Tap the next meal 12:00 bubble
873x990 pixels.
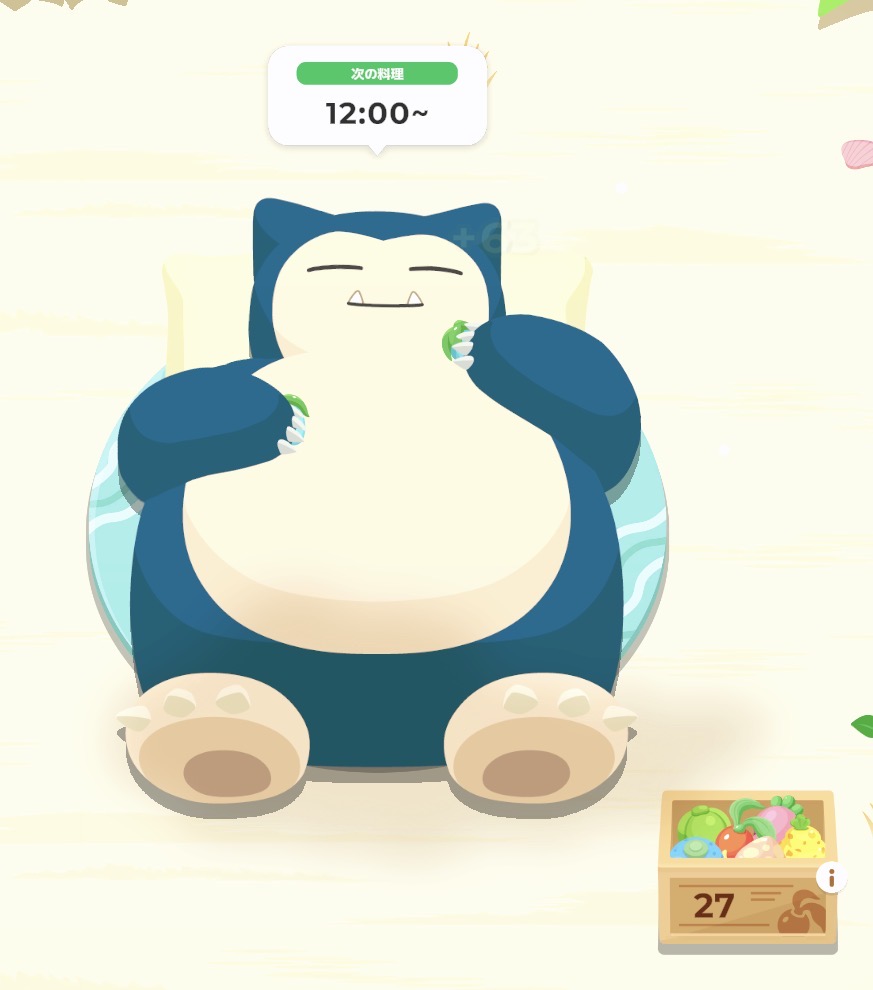coord(377,97)
